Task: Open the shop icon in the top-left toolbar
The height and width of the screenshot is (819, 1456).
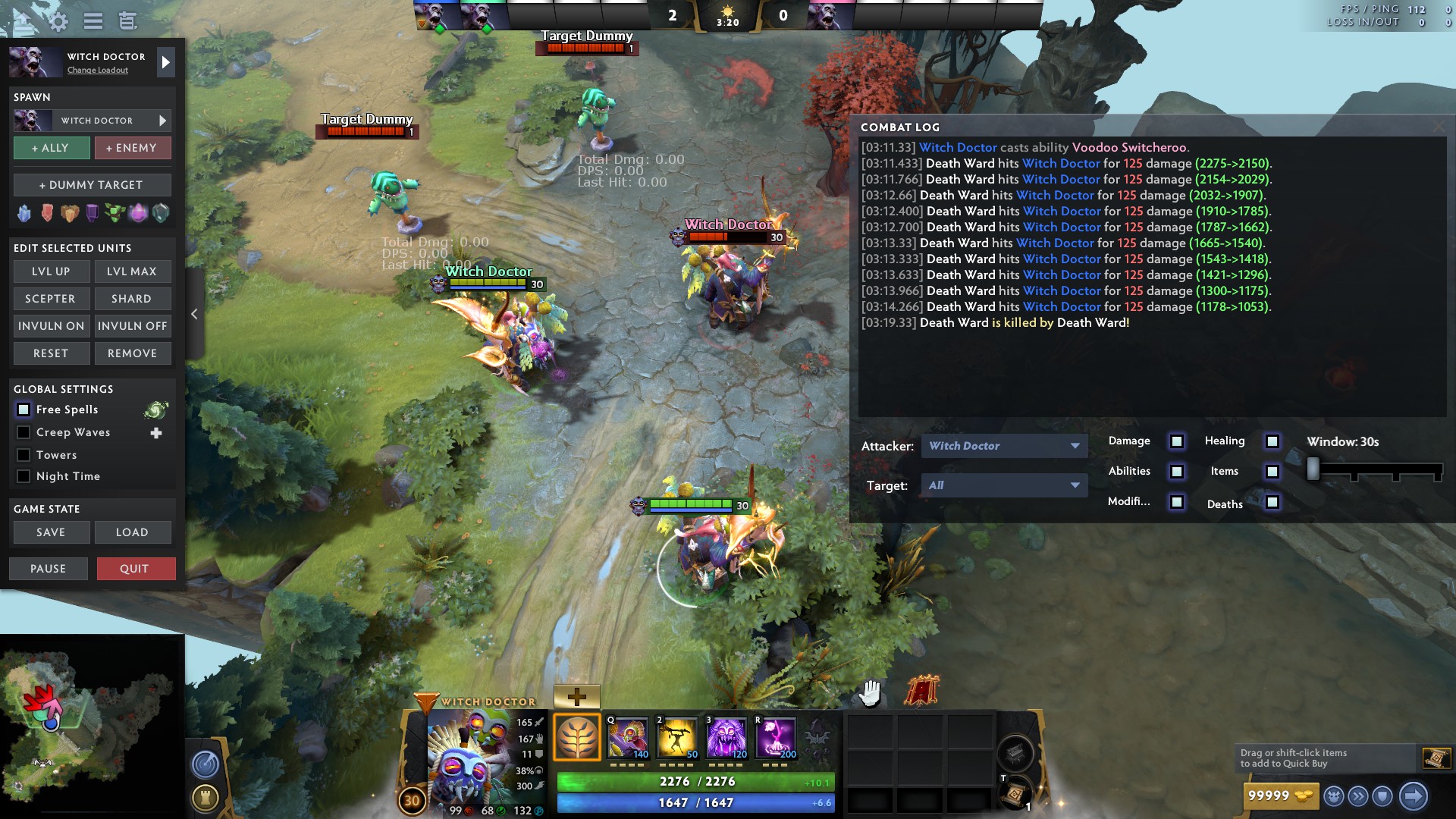Action: 127,22
